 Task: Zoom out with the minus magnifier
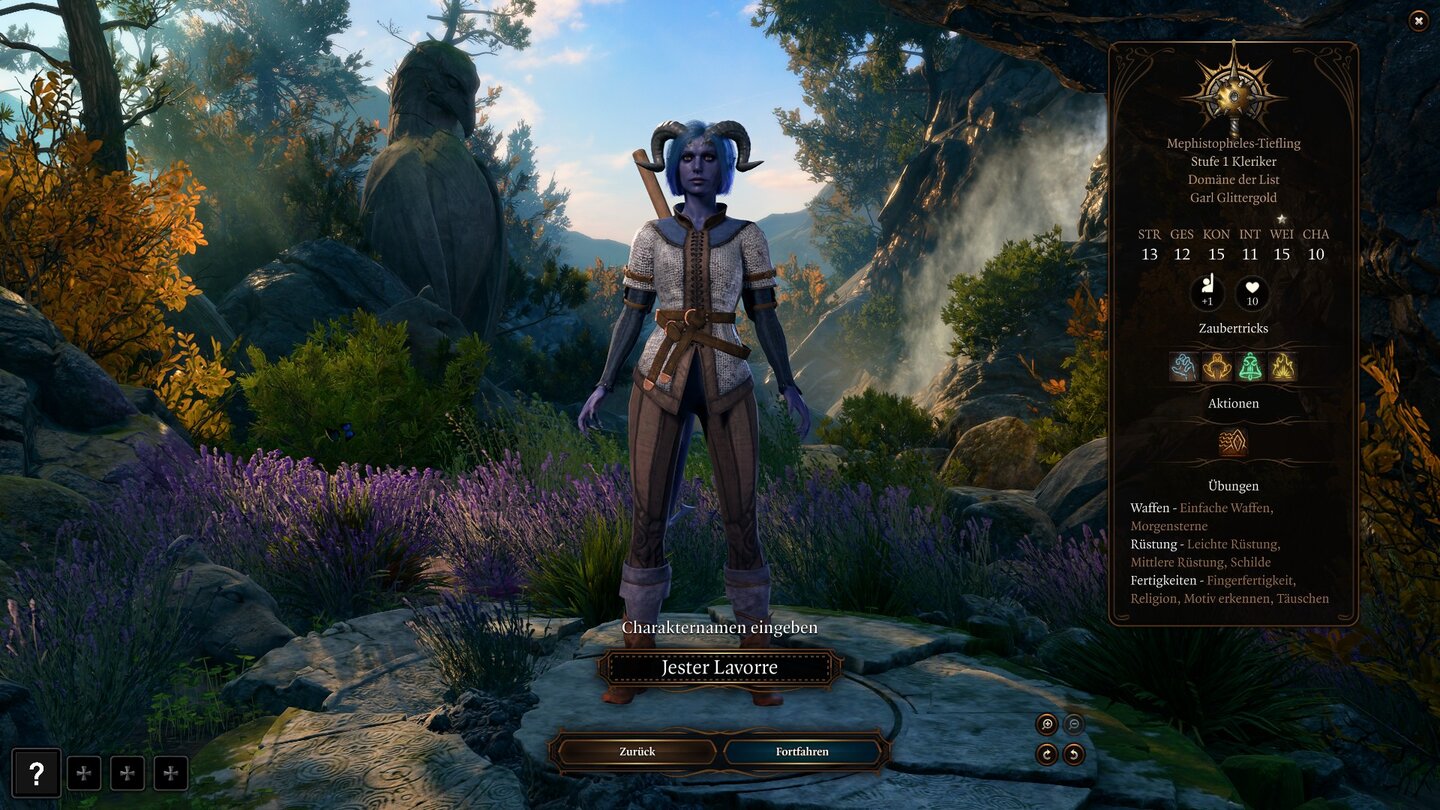point(1074,725)
